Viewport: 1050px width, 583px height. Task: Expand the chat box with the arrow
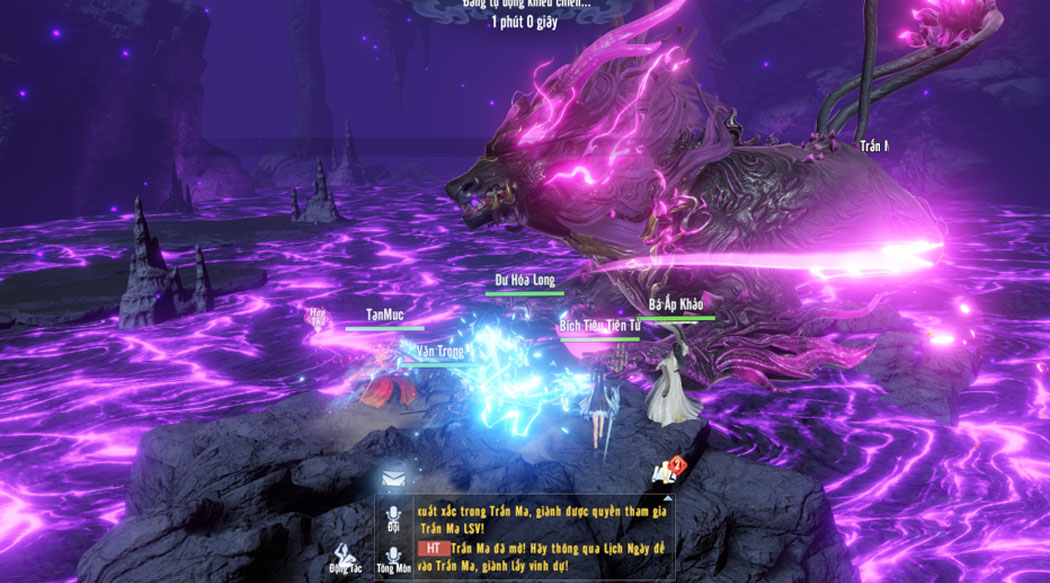(x=667, y=500)
